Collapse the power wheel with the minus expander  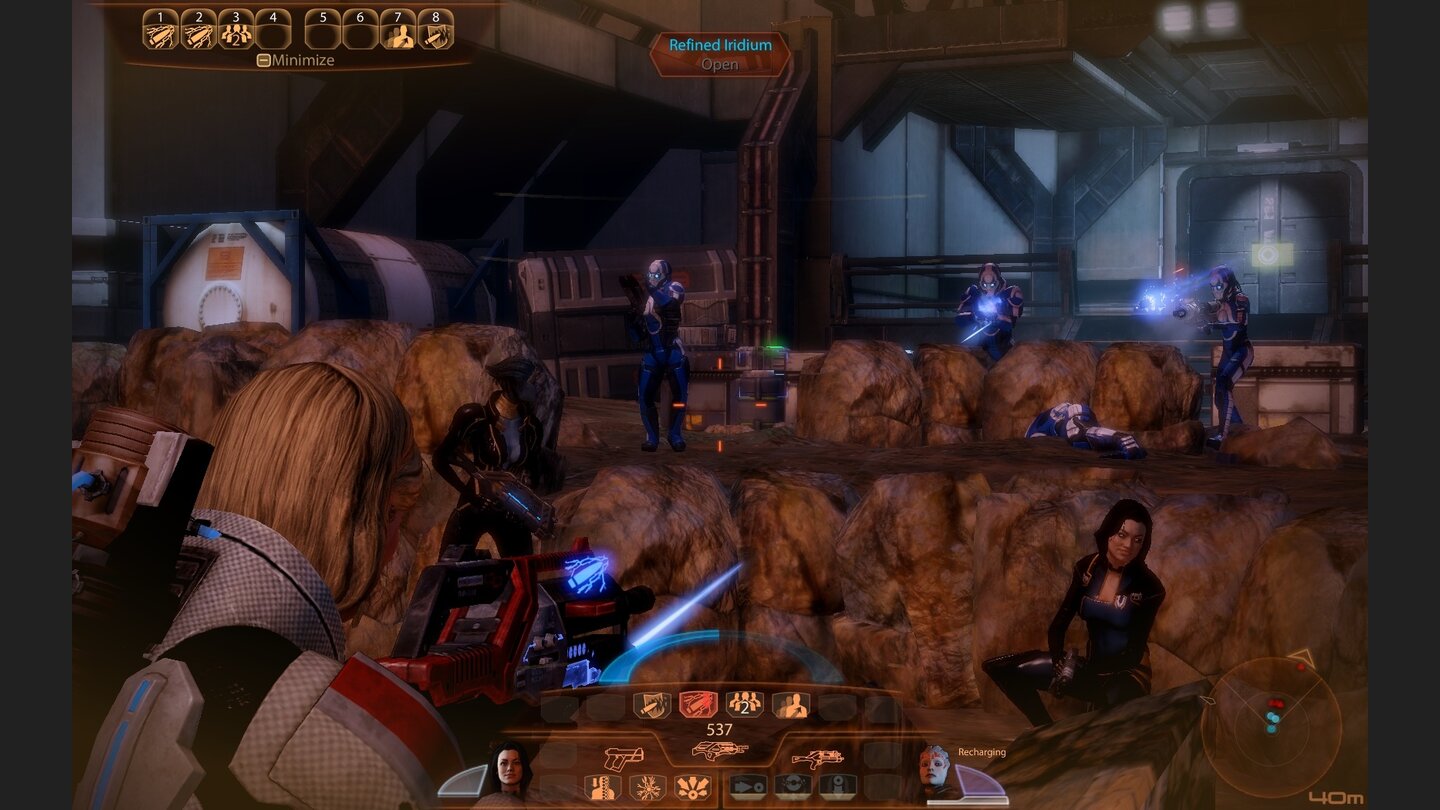pos(264,59)
